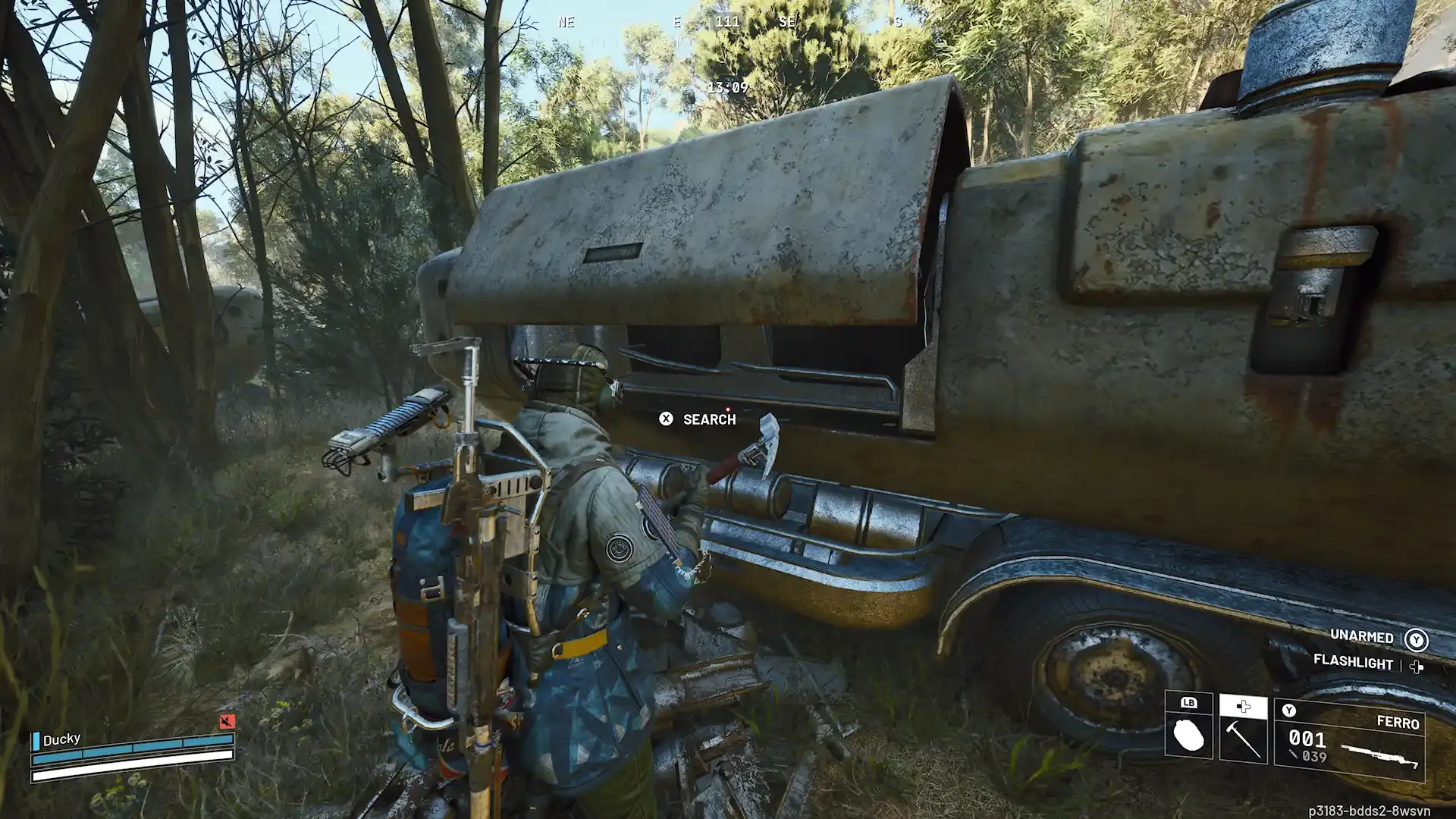Click the ammo reserve count 039

pos(1314,755)
